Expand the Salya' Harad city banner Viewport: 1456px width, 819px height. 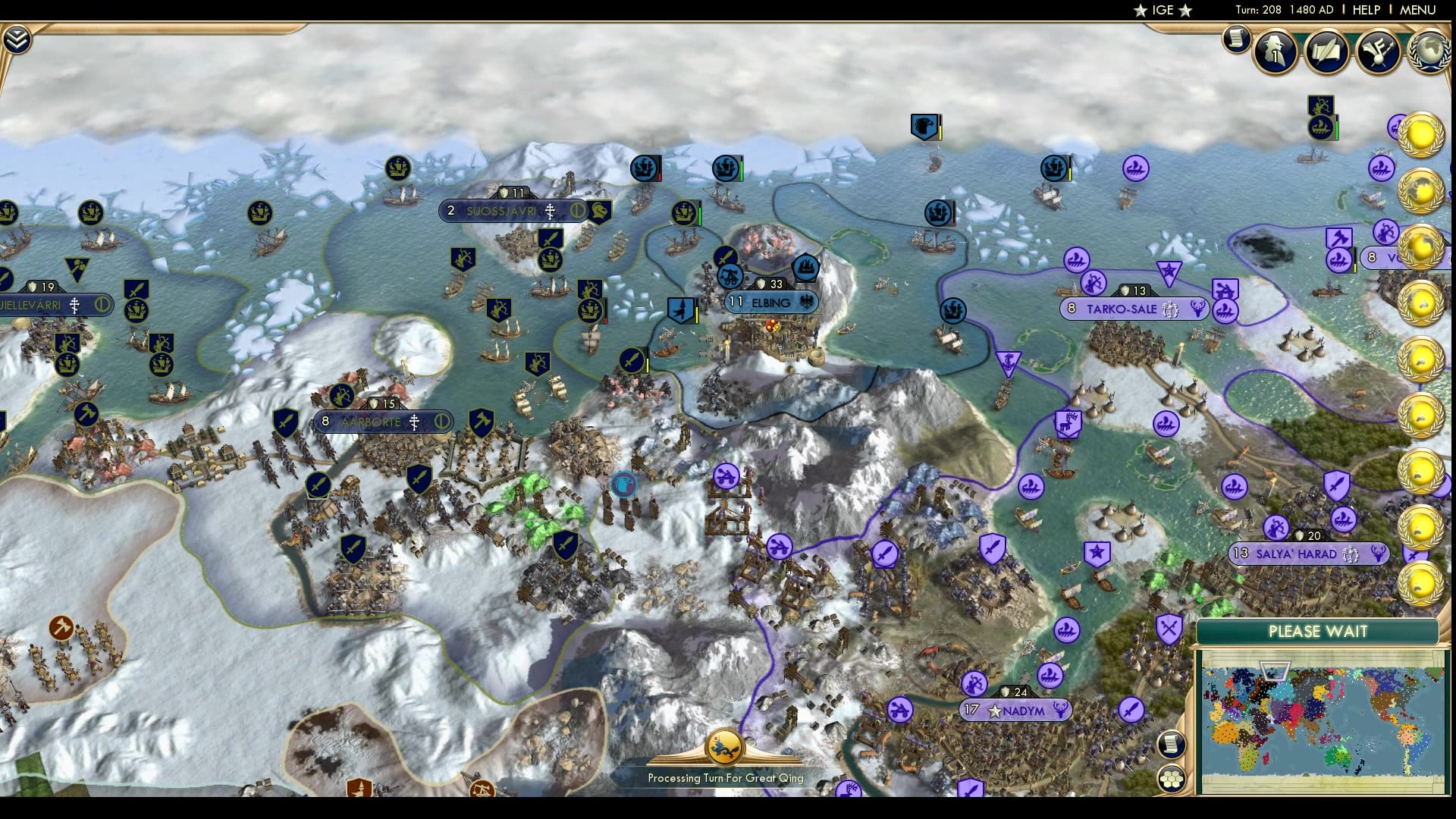coord(1307,554)
